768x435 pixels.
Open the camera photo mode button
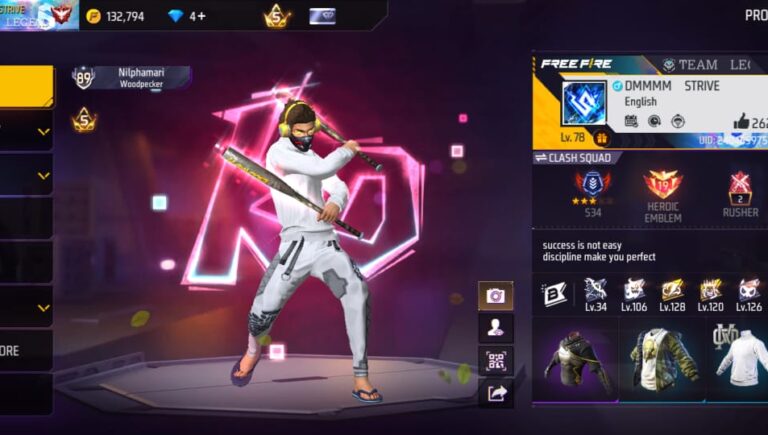495,296
